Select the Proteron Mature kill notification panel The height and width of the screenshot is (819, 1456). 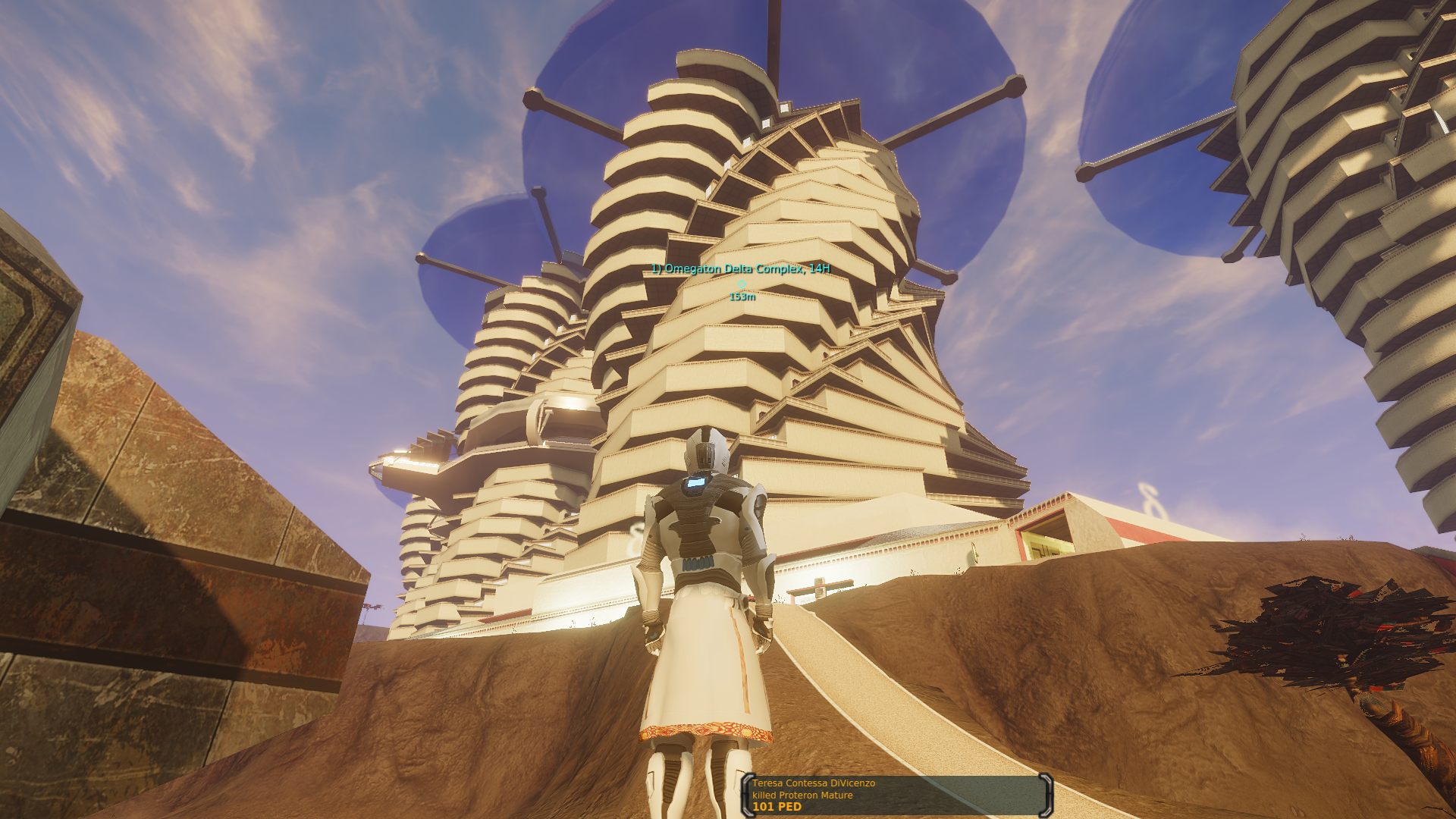[897, 795]
